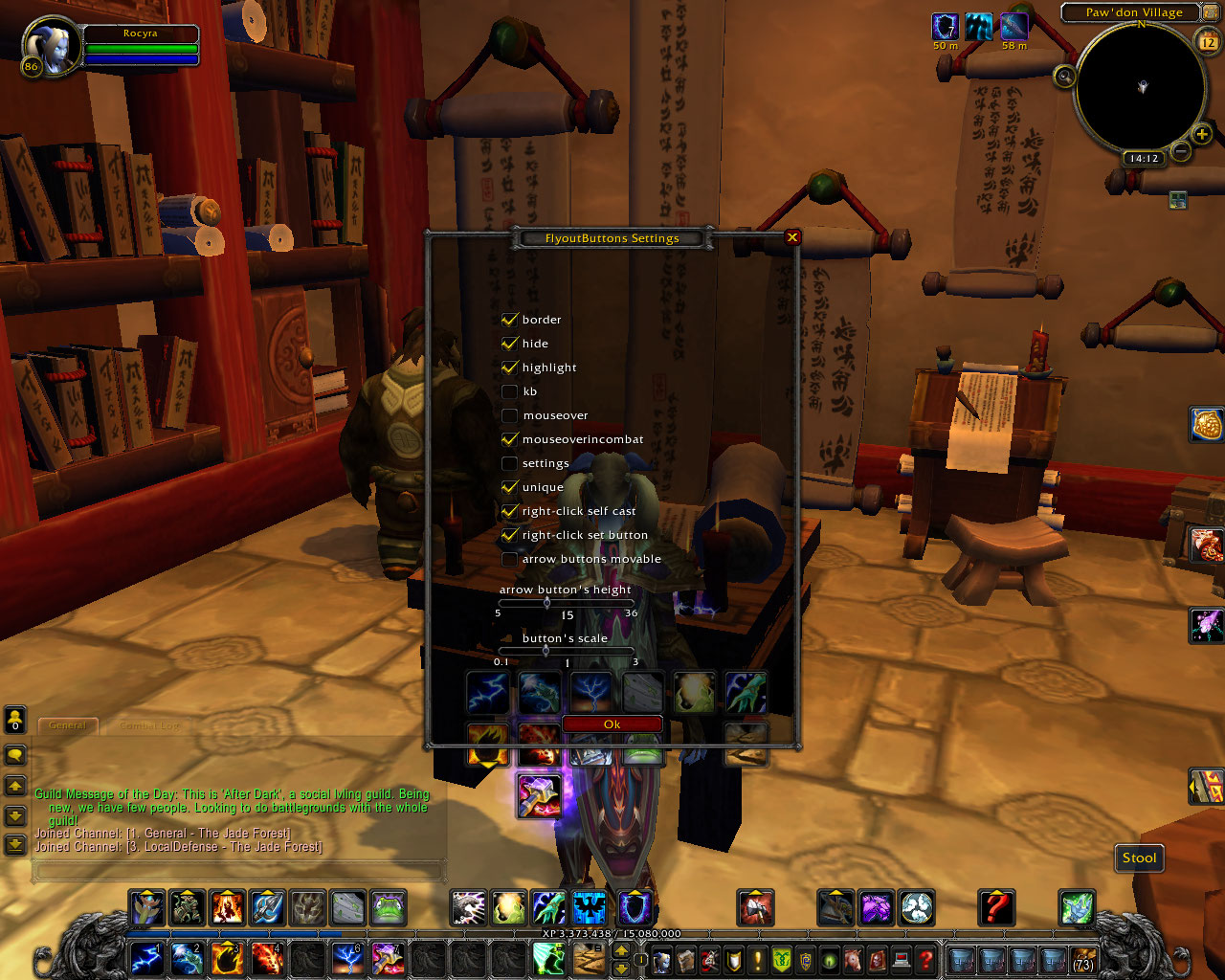
Task: Select the Rocyra player portrait
Action: point(48,48)
